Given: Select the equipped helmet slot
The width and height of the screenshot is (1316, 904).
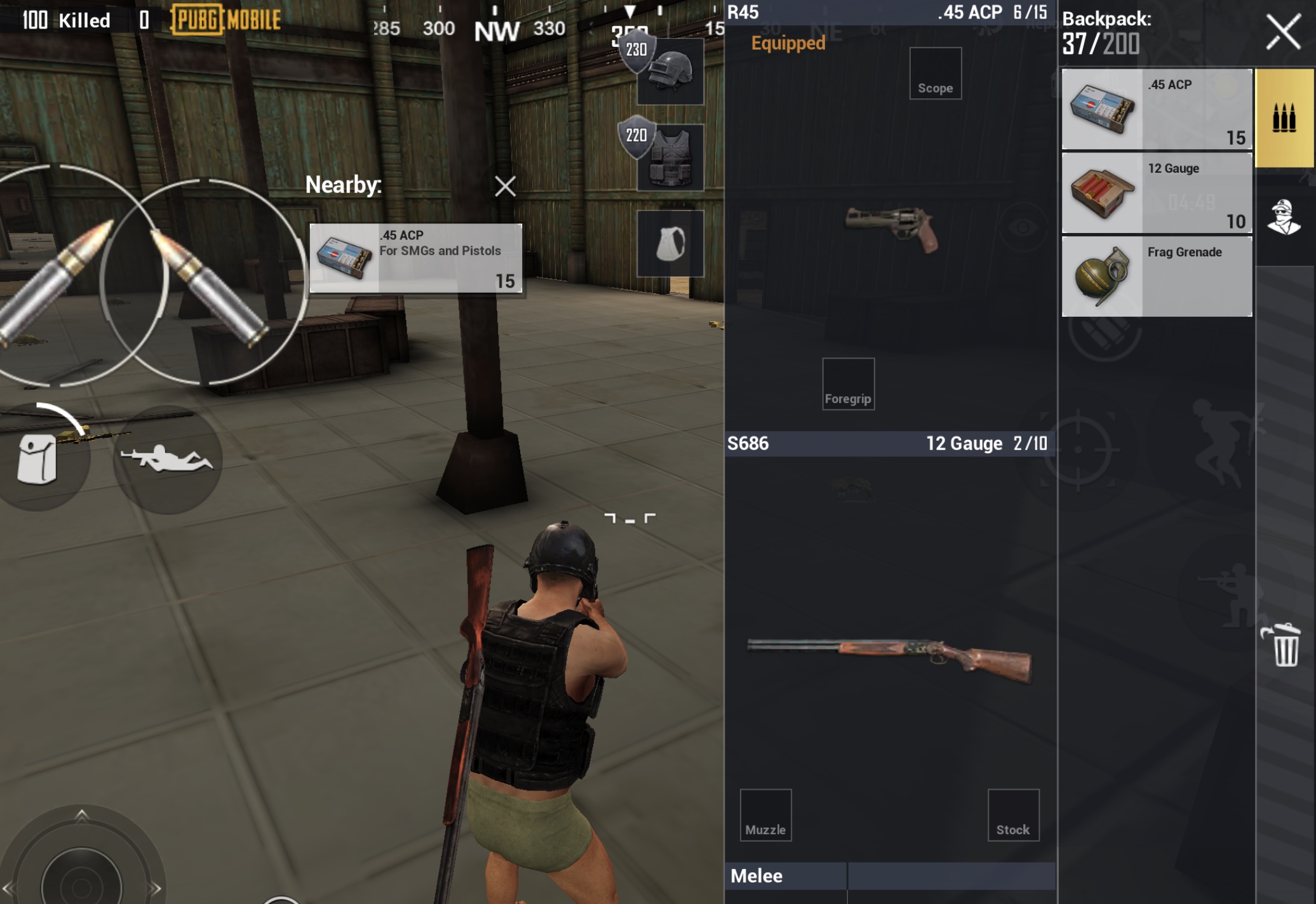Looking at the screenshot, I should pos(671,71).
